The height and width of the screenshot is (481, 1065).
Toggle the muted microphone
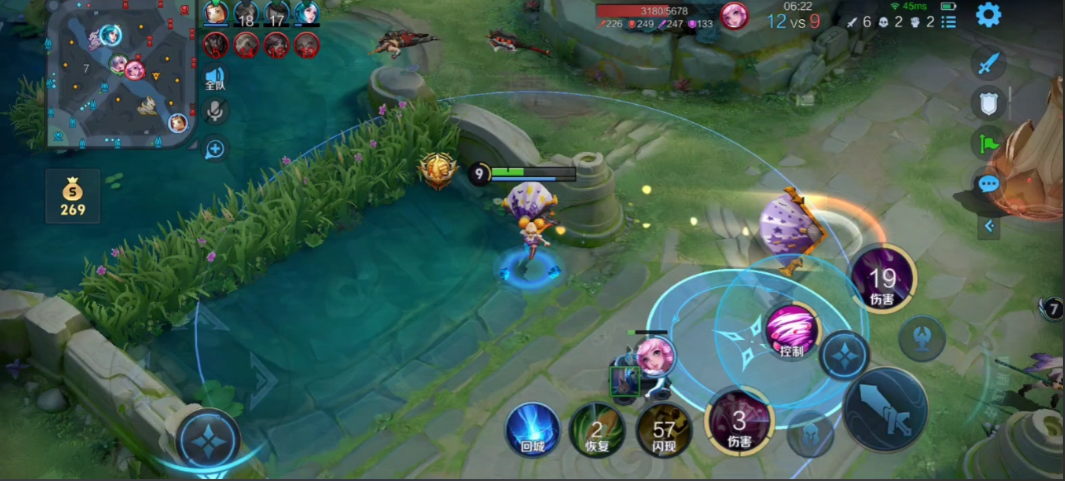pyautogui.click(x=214, y=113)
